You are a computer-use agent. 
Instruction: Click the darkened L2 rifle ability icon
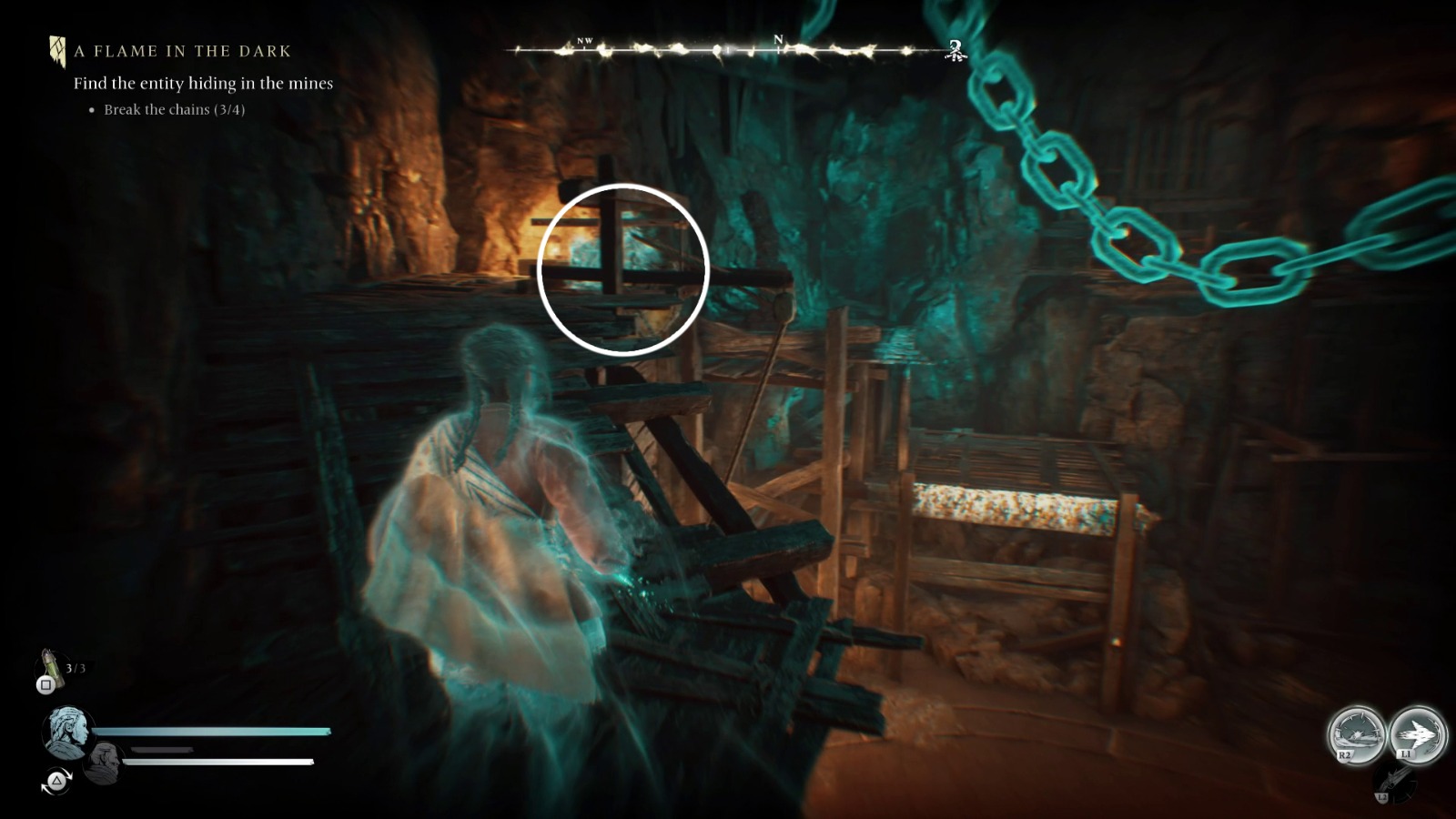[x=1395, y=783]
